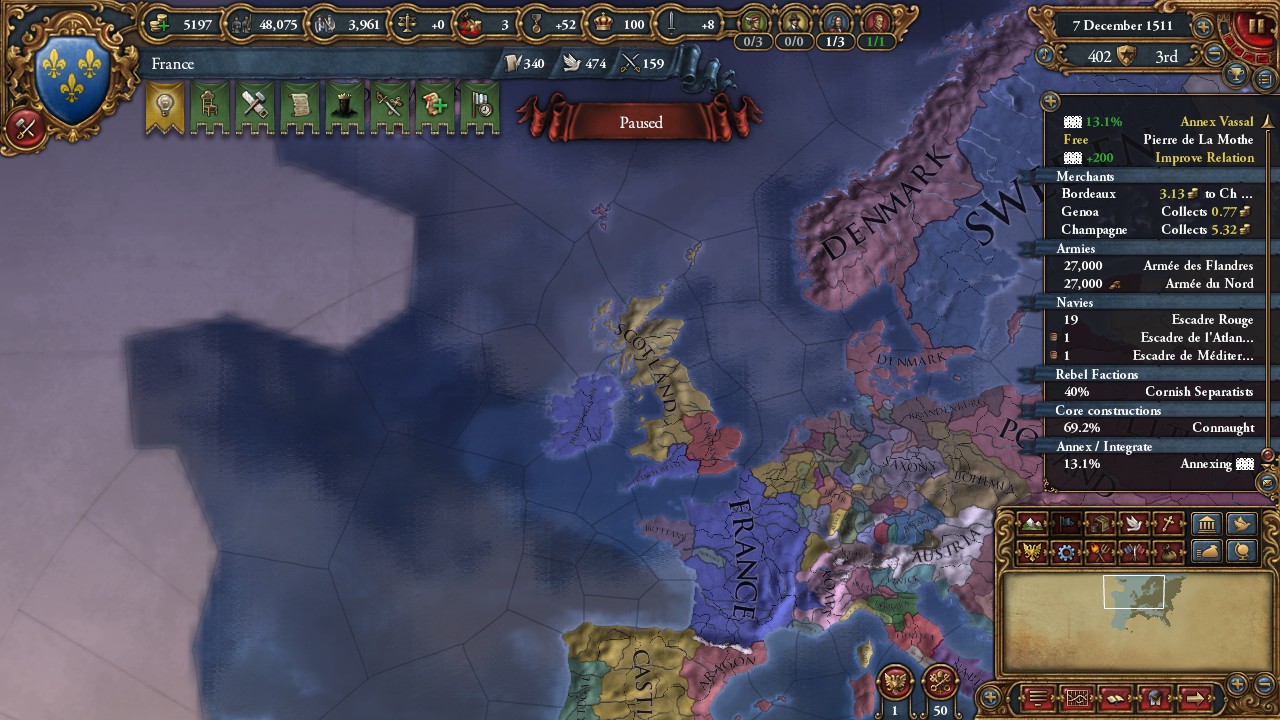
Task: Expand outliner options with the plus button
Action: pyautogui.click(x=1049, y=101)
